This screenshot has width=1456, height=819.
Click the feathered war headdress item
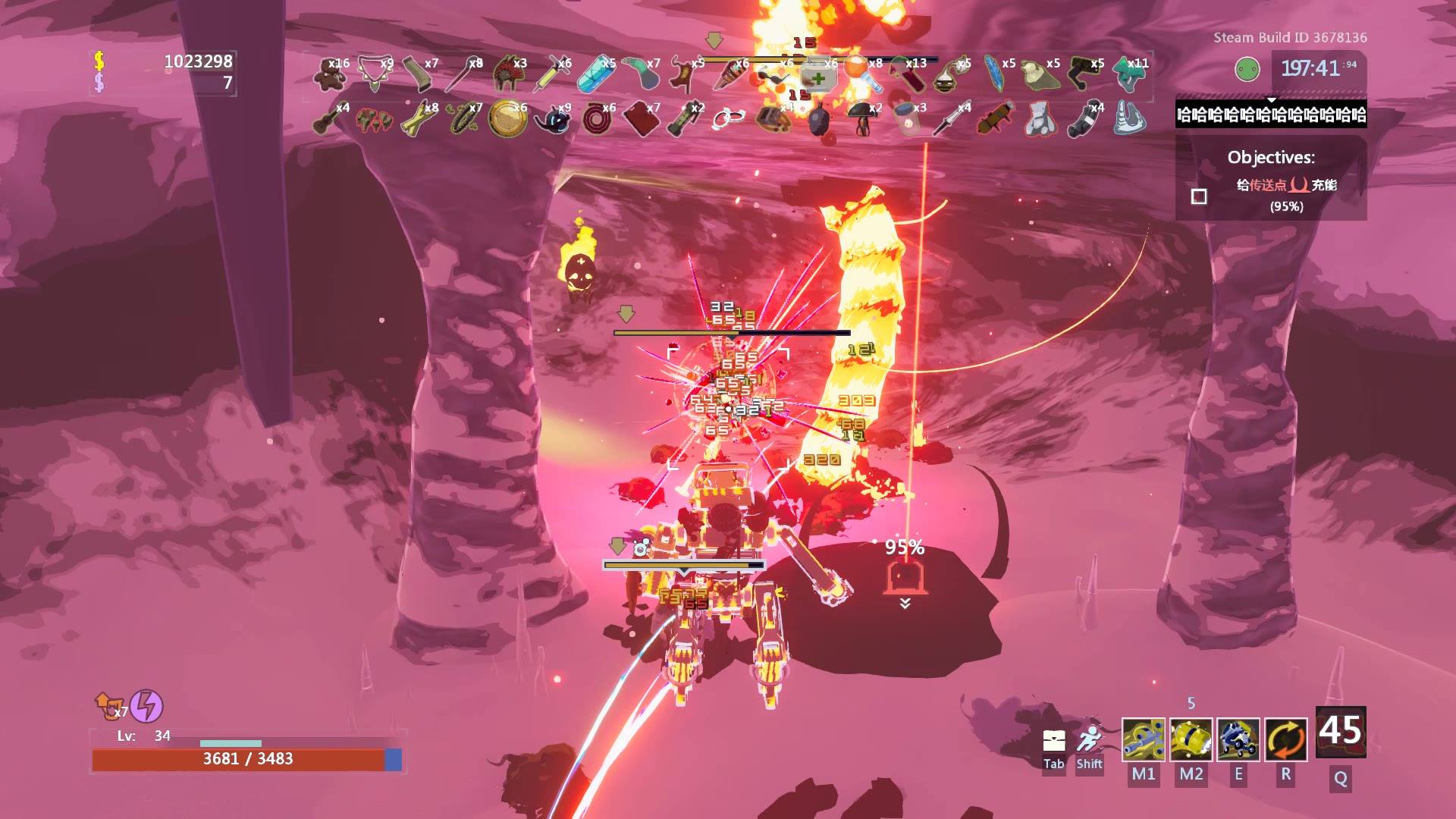507,74
